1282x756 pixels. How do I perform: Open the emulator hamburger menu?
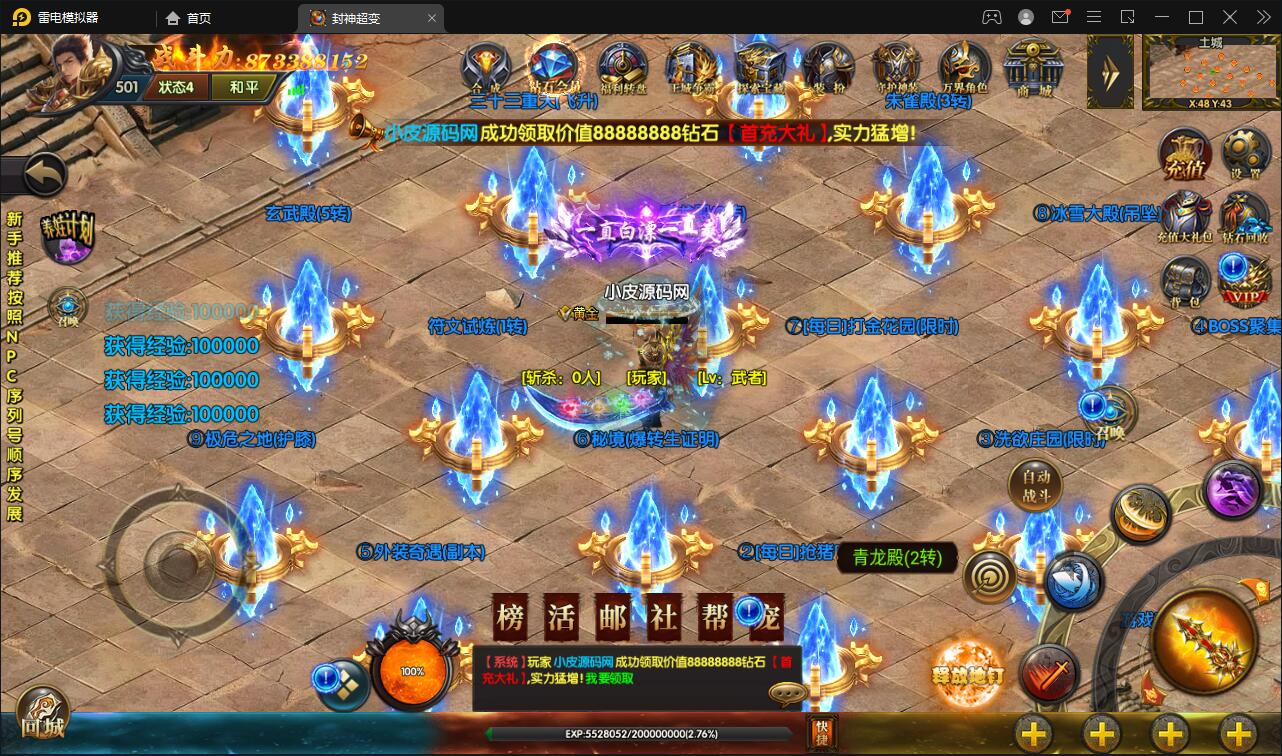(1094, 17)
